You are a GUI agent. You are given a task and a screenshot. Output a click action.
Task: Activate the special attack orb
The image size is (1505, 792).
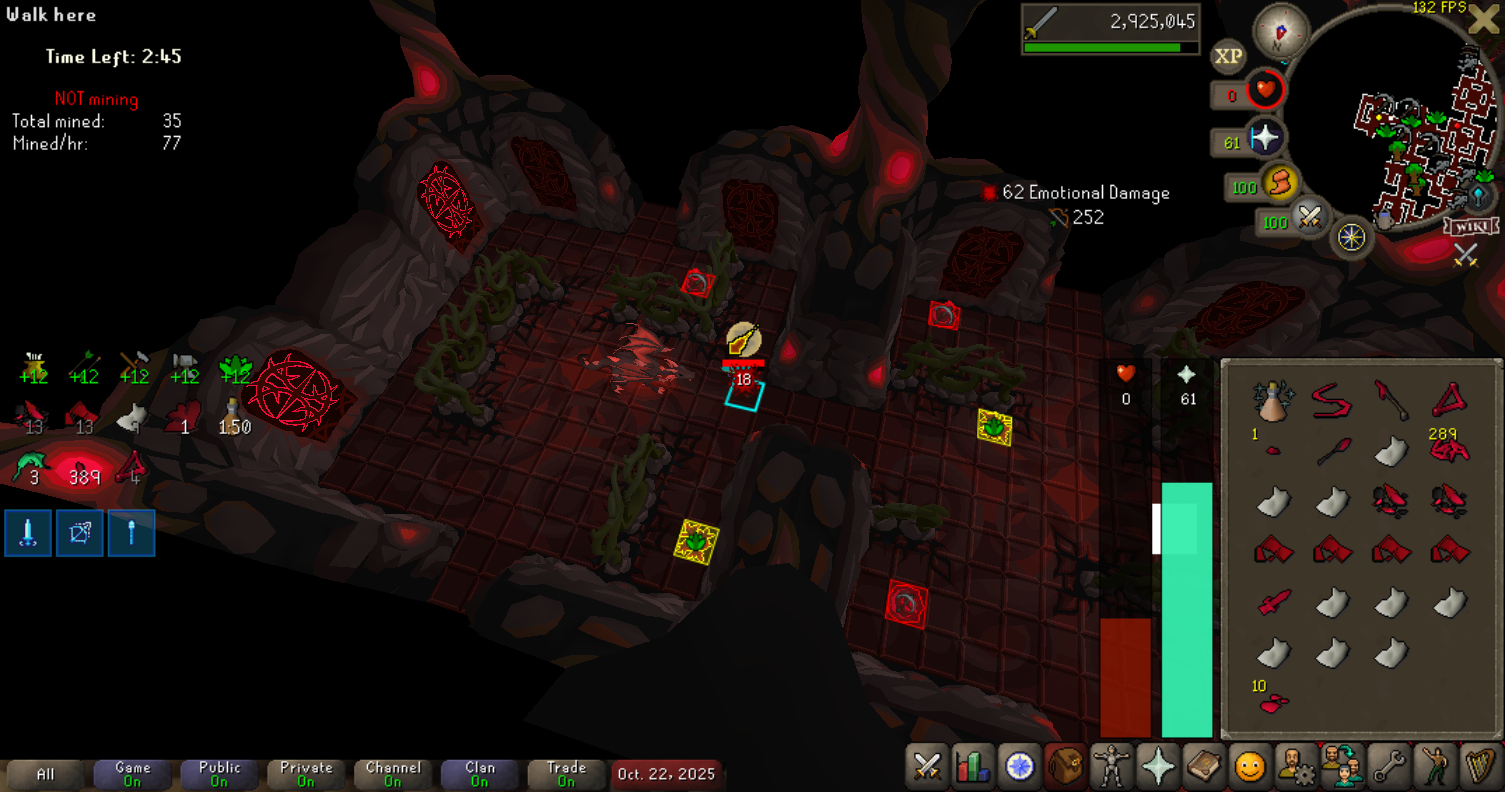[x=1307, y=218]
